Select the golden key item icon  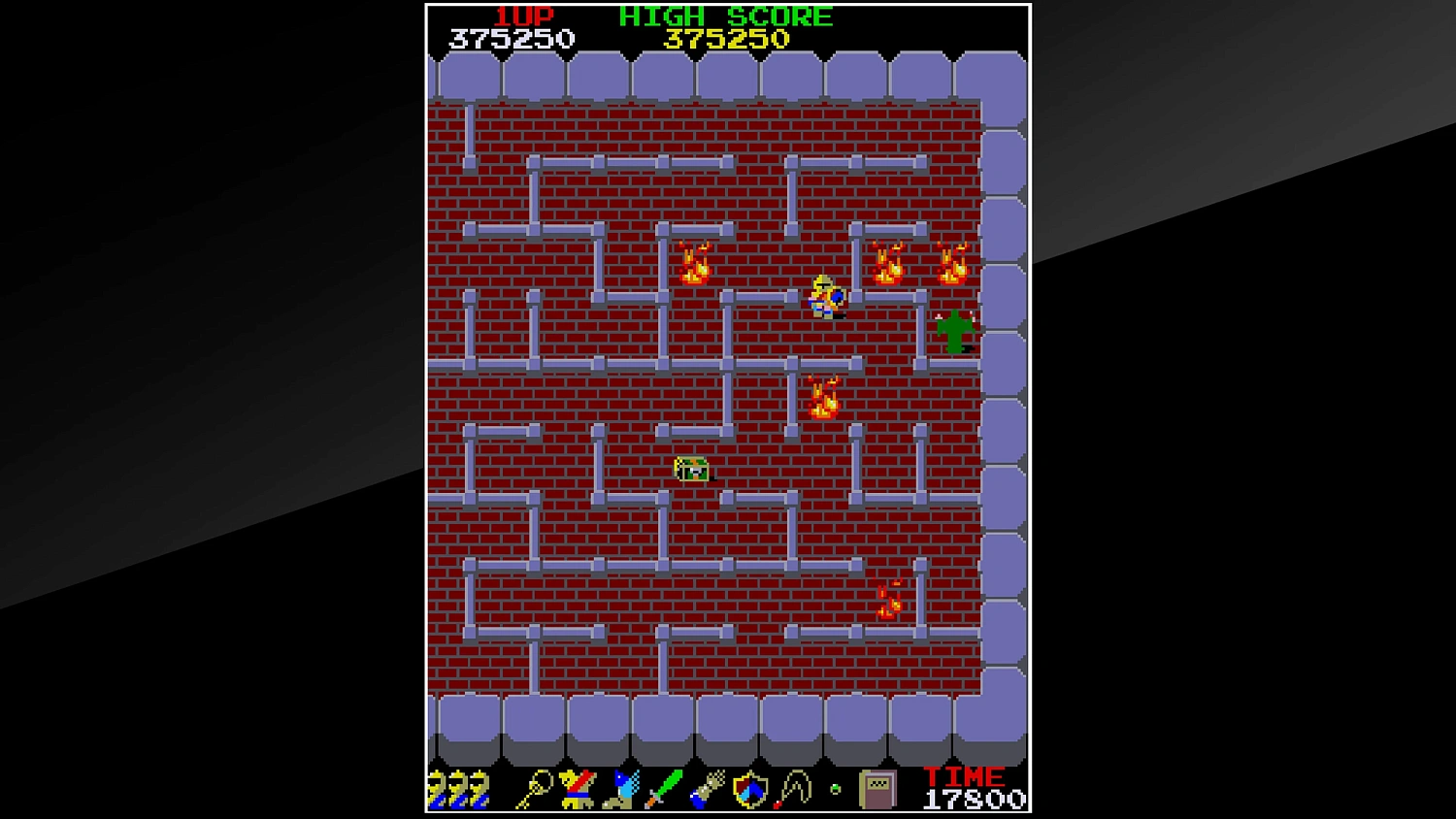[537, 788]
